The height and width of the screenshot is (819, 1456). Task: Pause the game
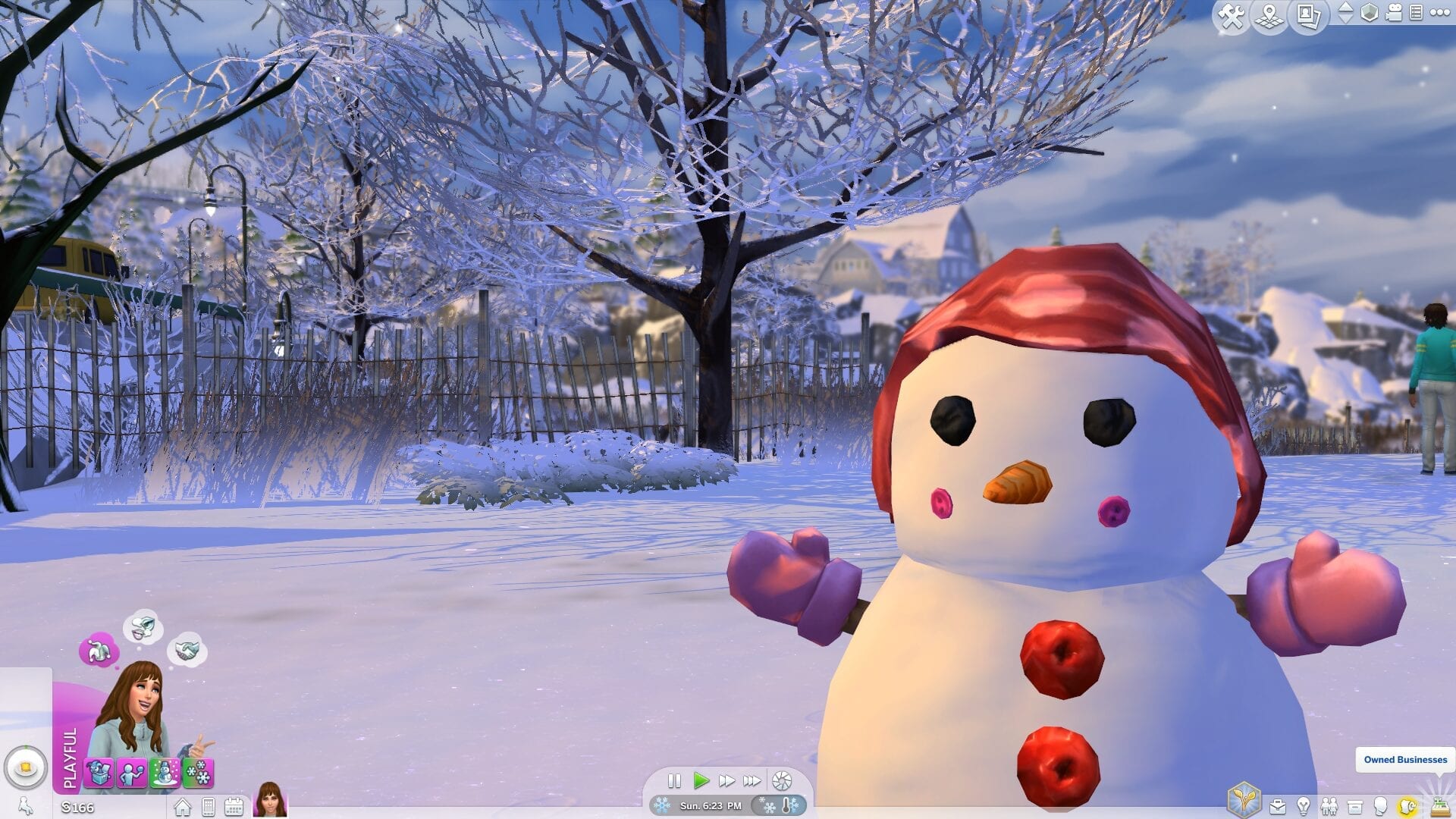click(x=674, y=780)
